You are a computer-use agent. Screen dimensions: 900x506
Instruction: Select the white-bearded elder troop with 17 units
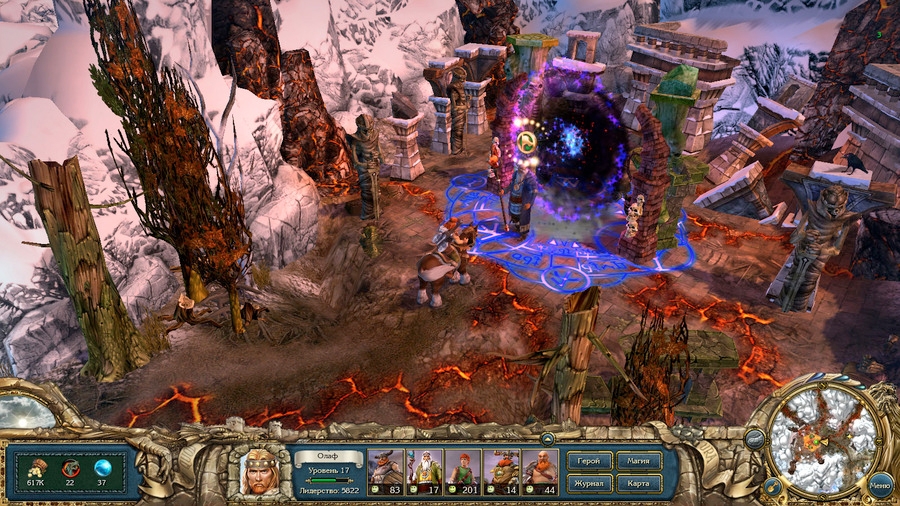click(x=424, y=466)
